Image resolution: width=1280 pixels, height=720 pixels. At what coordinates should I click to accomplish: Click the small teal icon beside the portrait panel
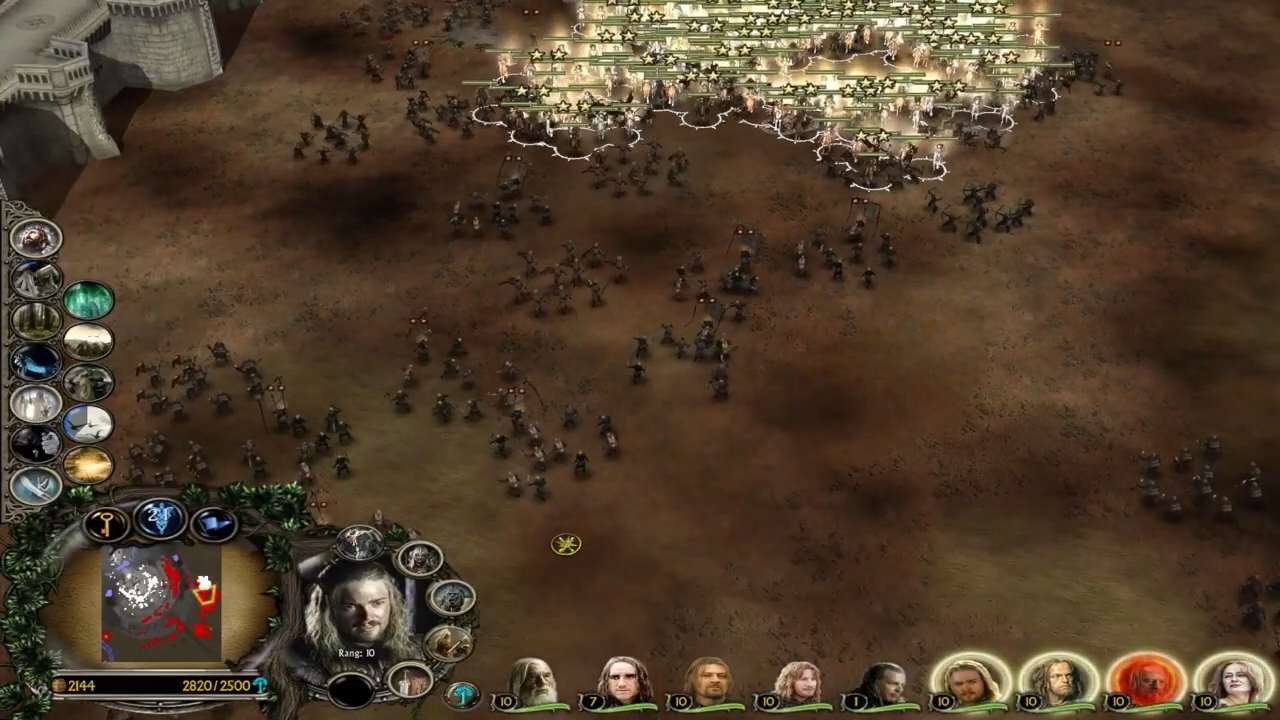462,692
